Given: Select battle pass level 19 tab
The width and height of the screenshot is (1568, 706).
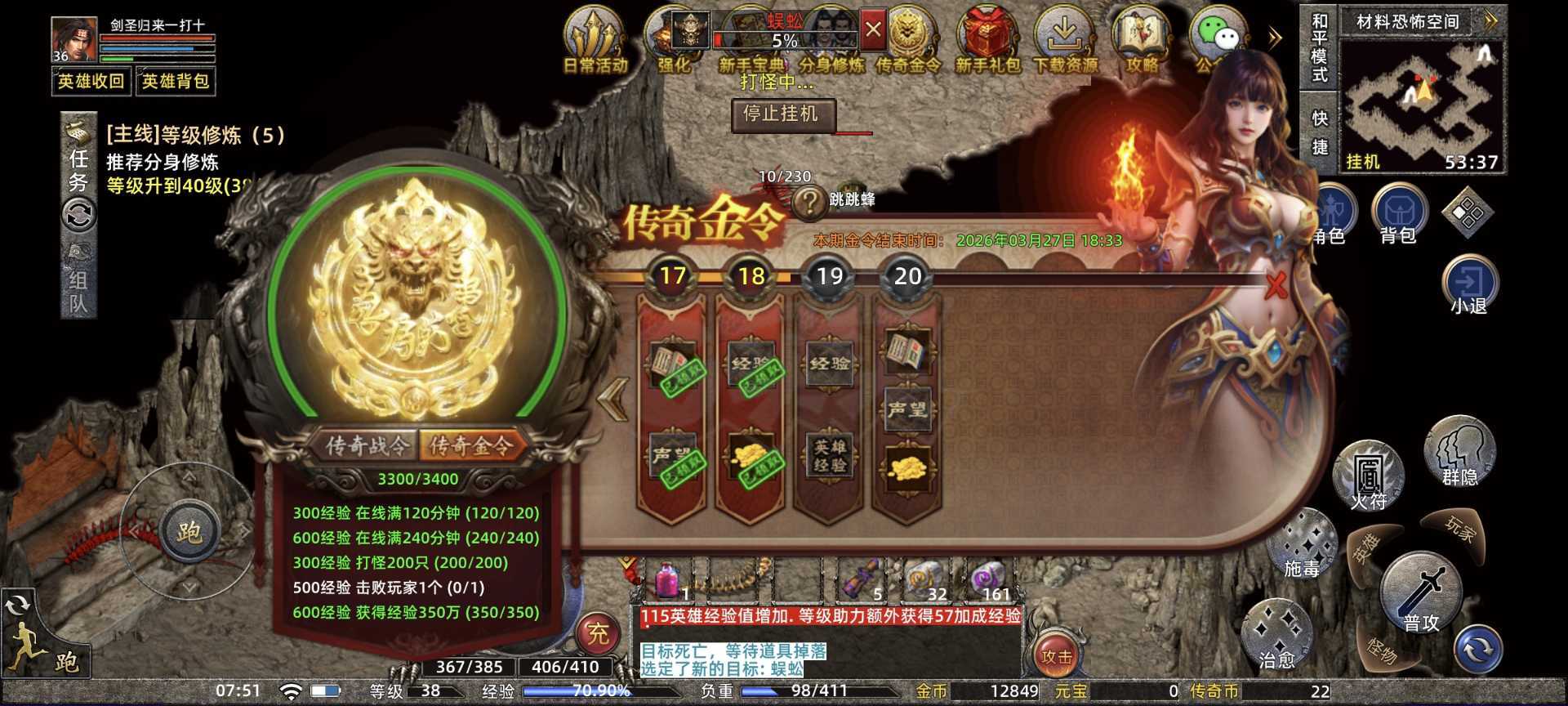Looking at the screenshot, I should coord(830,276).
